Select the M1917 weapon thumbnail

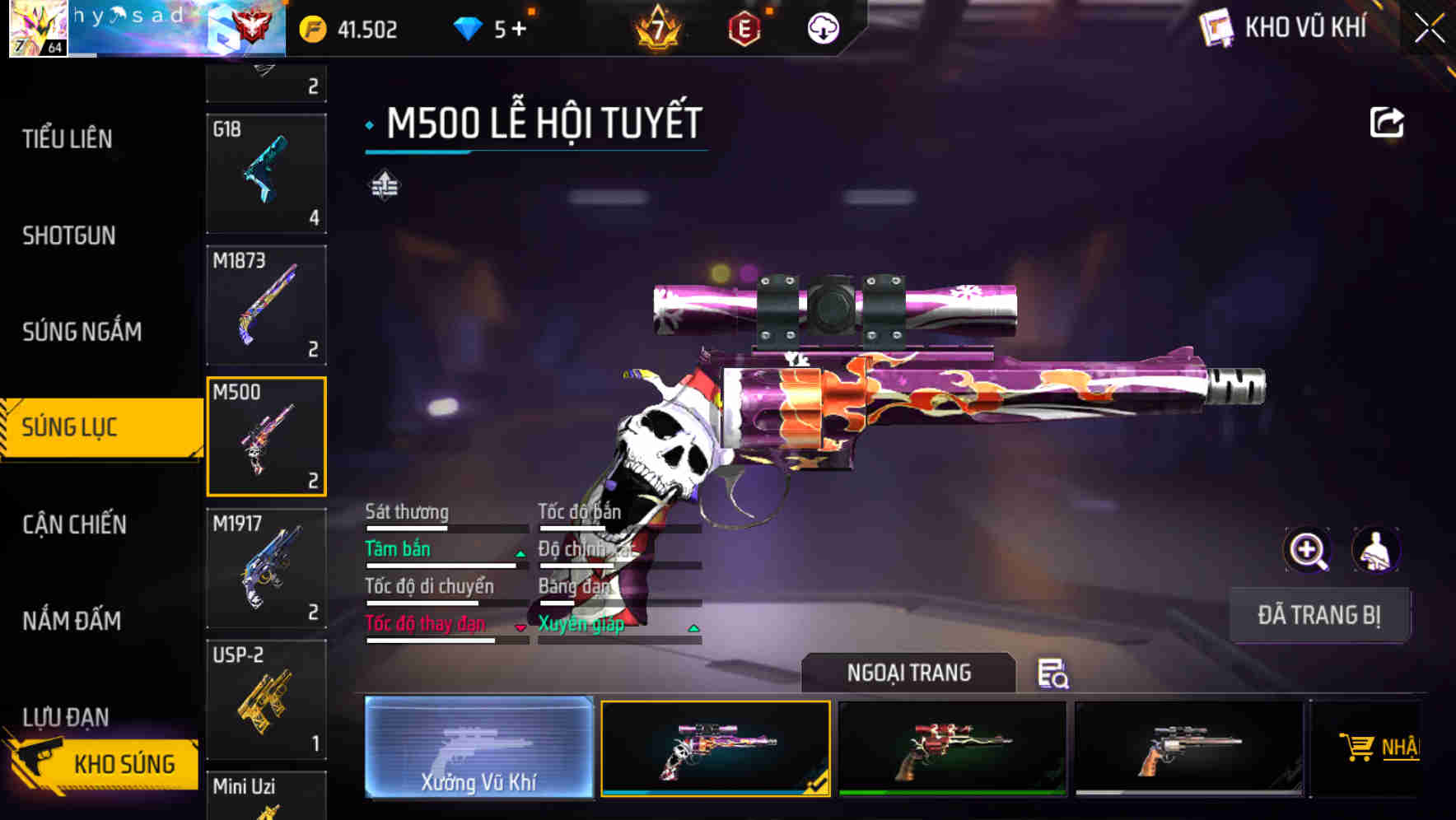point(266,568)
